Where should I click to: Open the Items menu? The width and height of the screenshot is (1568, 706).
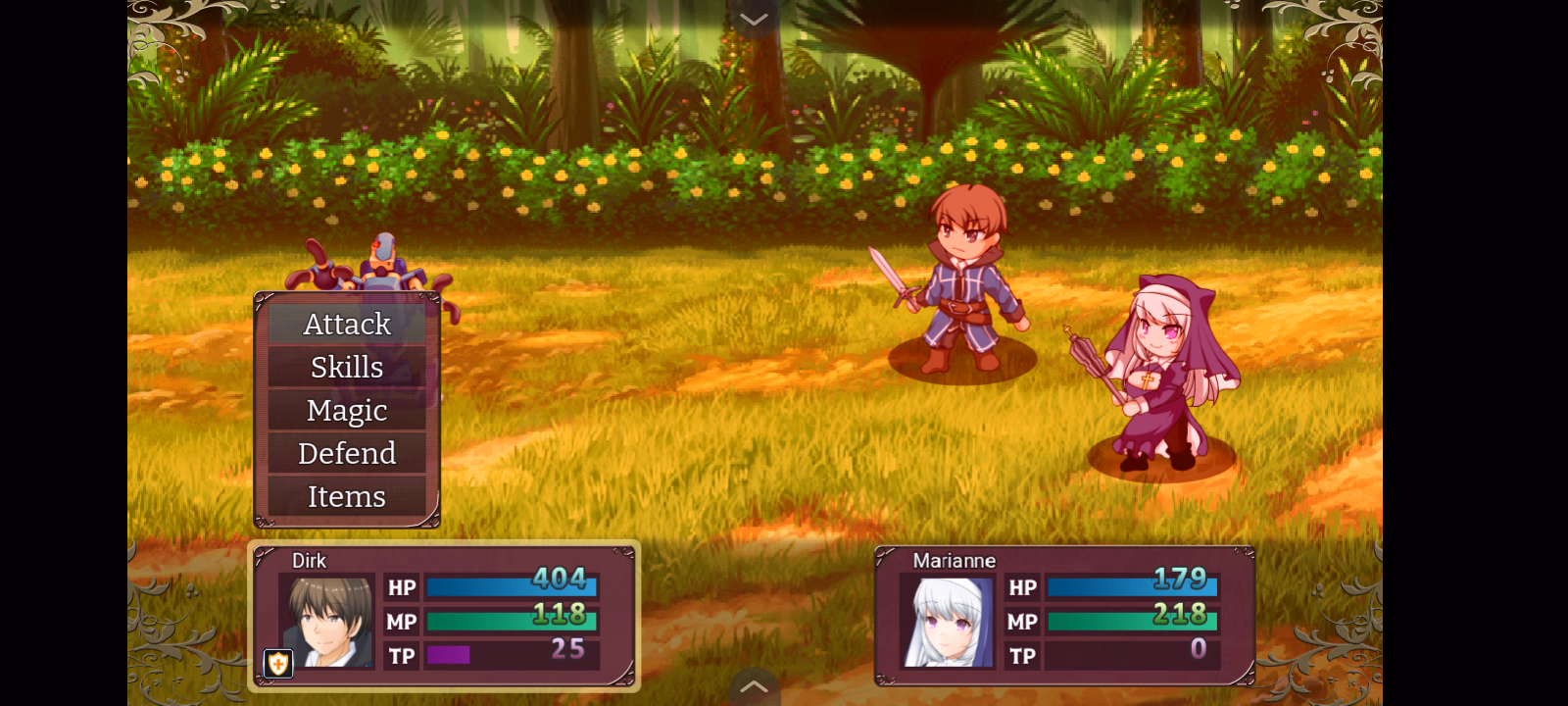tap(347, 496)
